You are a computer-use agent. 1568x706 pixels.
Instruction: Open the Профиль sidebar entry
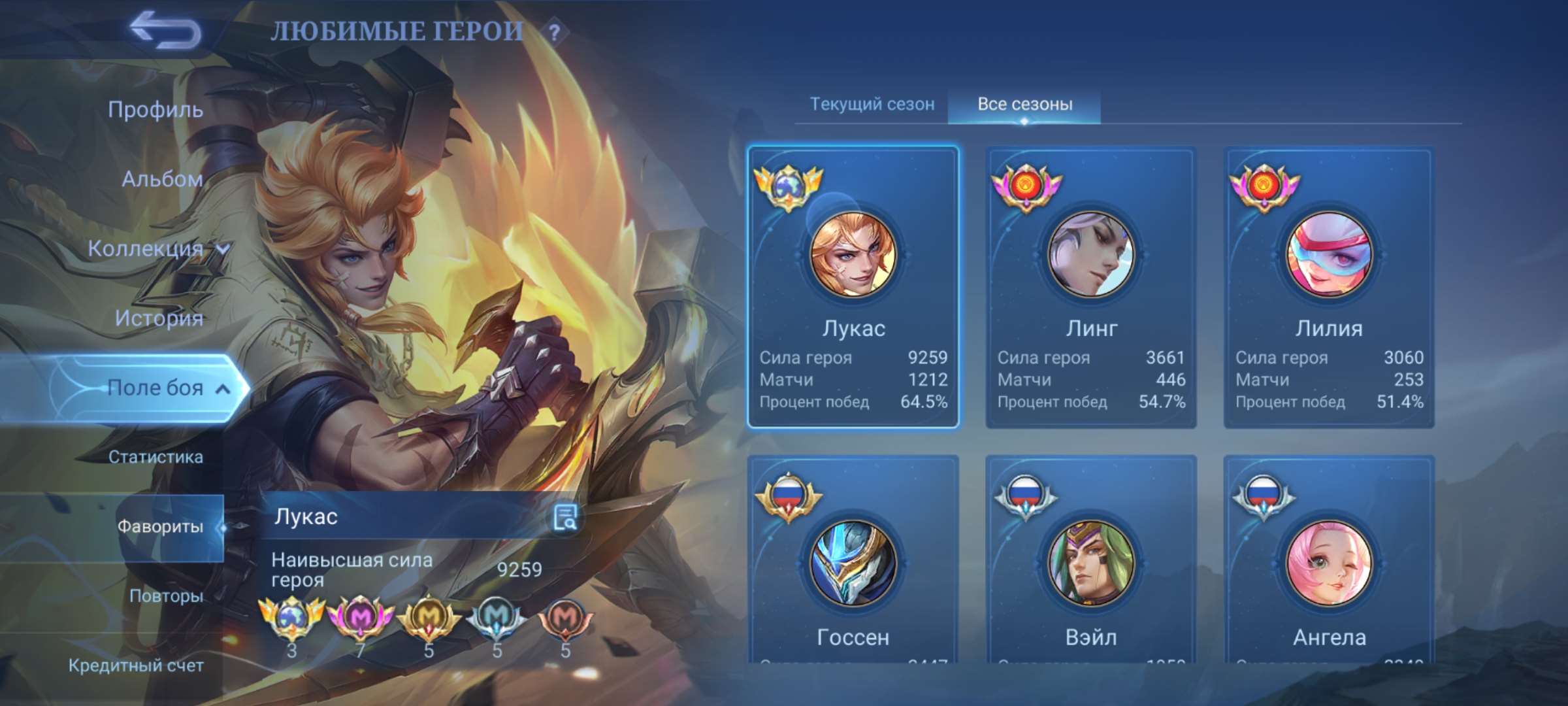point(157,110)
